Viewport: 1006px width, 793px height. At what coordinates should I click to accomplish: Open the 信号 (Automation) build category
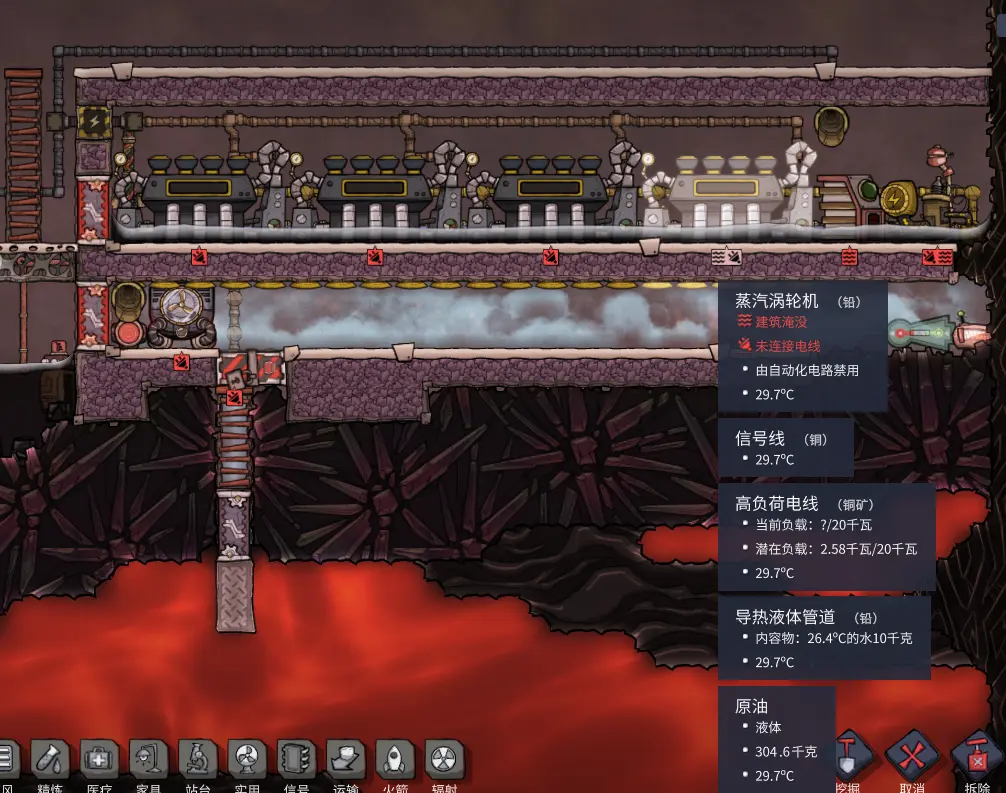tap(297, 761)
